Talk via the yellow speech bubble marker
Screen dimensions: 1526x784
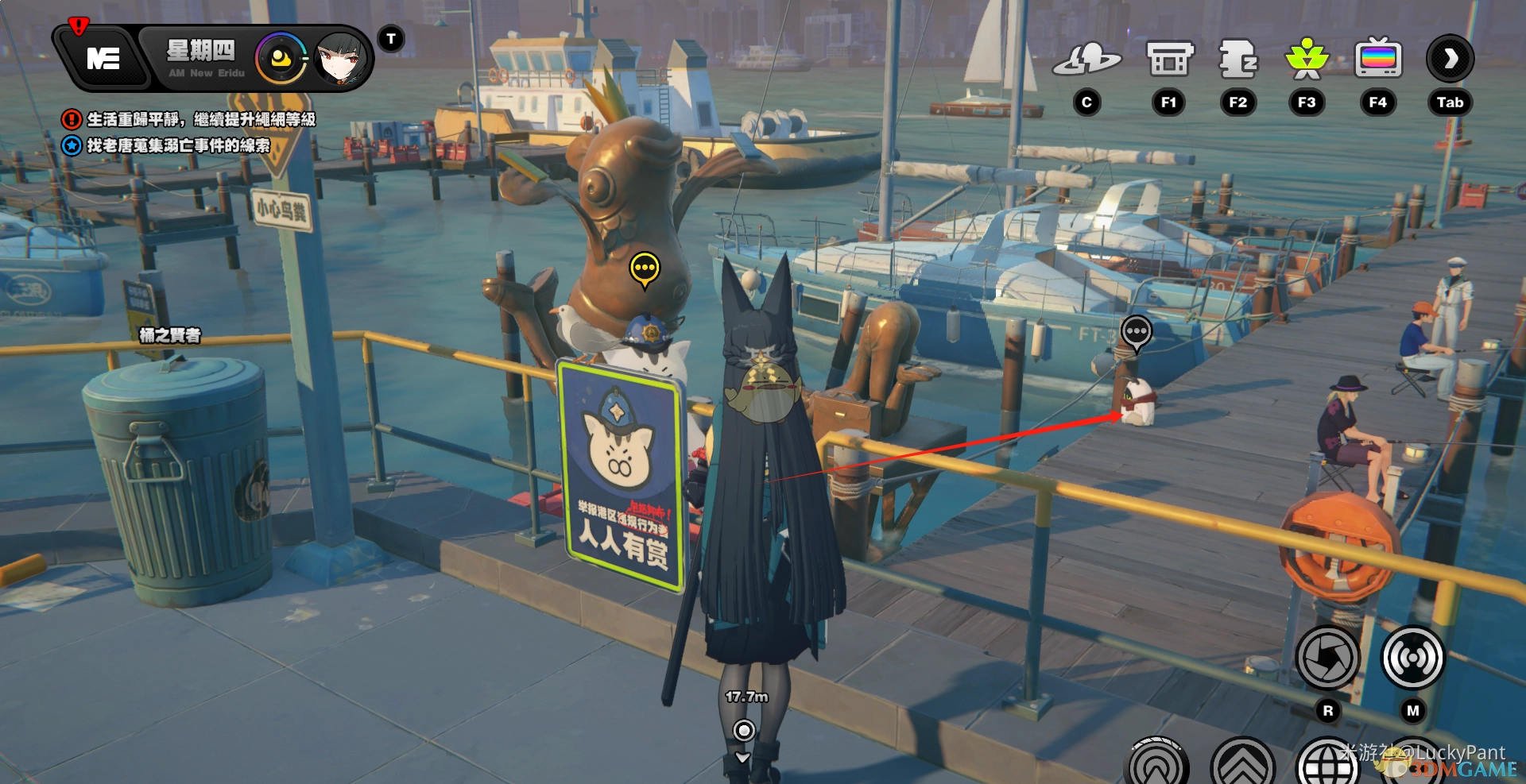click(x=645, y=268)
